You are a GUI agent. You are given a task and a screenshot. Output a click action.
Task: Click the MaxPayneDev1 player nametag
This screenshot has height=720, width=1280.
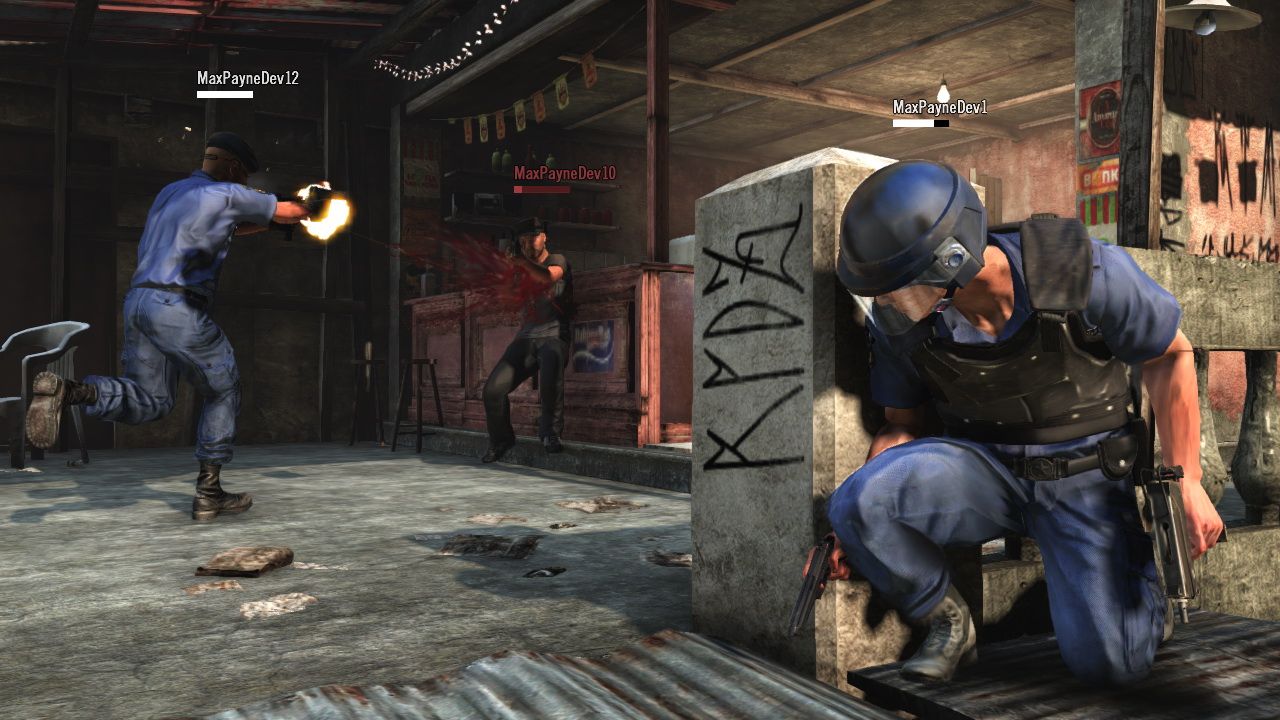point(941,106)
